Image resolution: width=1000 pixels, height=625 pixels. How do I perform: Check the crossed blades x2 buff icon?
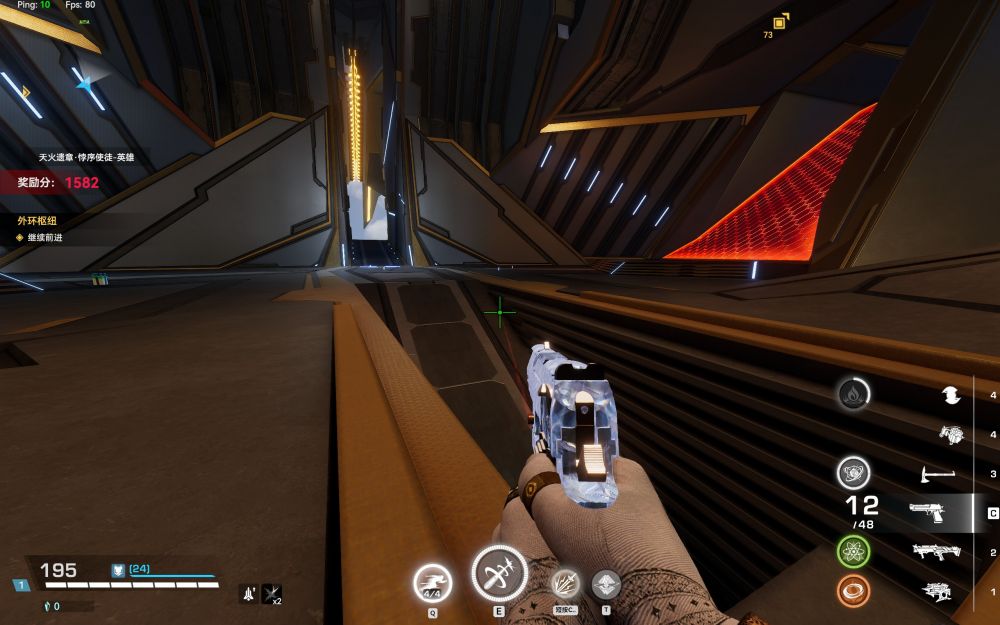pos(271,594)
